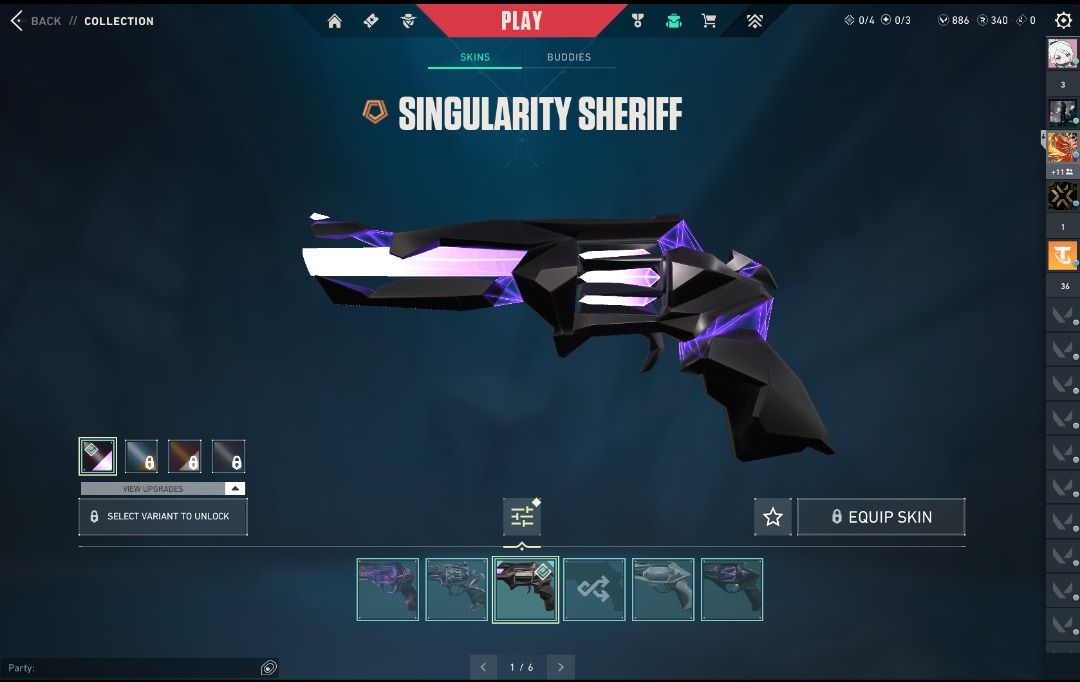The width and height of the screenshot is (1080, 682).
Task: Go to the previous skin page
Action: [x=483, y=667]
